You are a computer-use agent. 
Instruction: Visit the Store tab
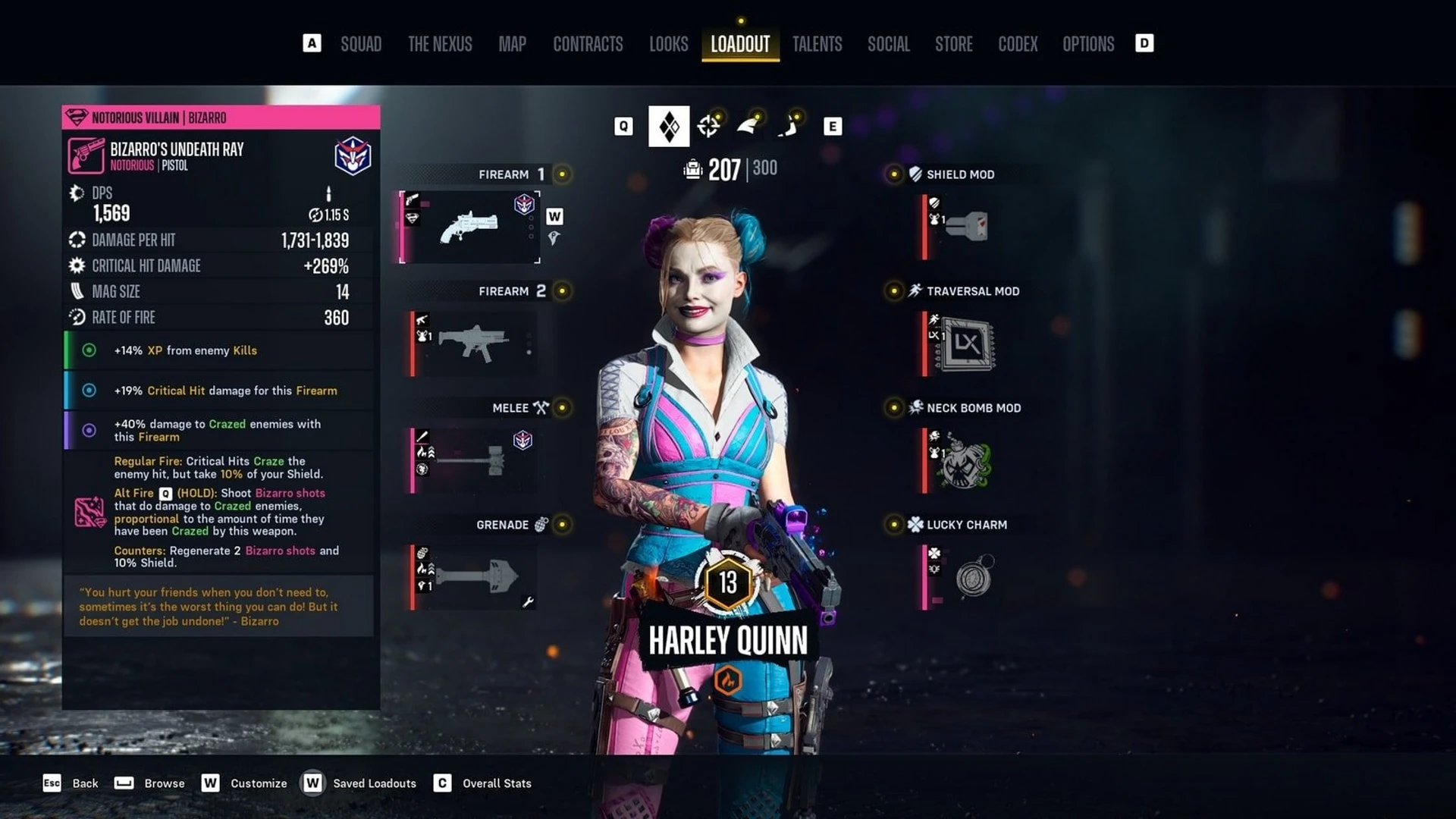pyautogui.click(x=953, y=44)
